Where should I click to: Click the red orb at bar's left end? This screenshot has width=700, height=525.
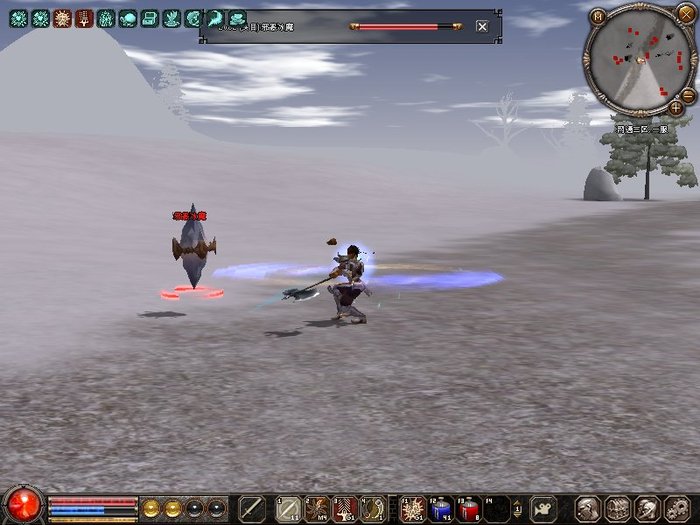point(23,506)
